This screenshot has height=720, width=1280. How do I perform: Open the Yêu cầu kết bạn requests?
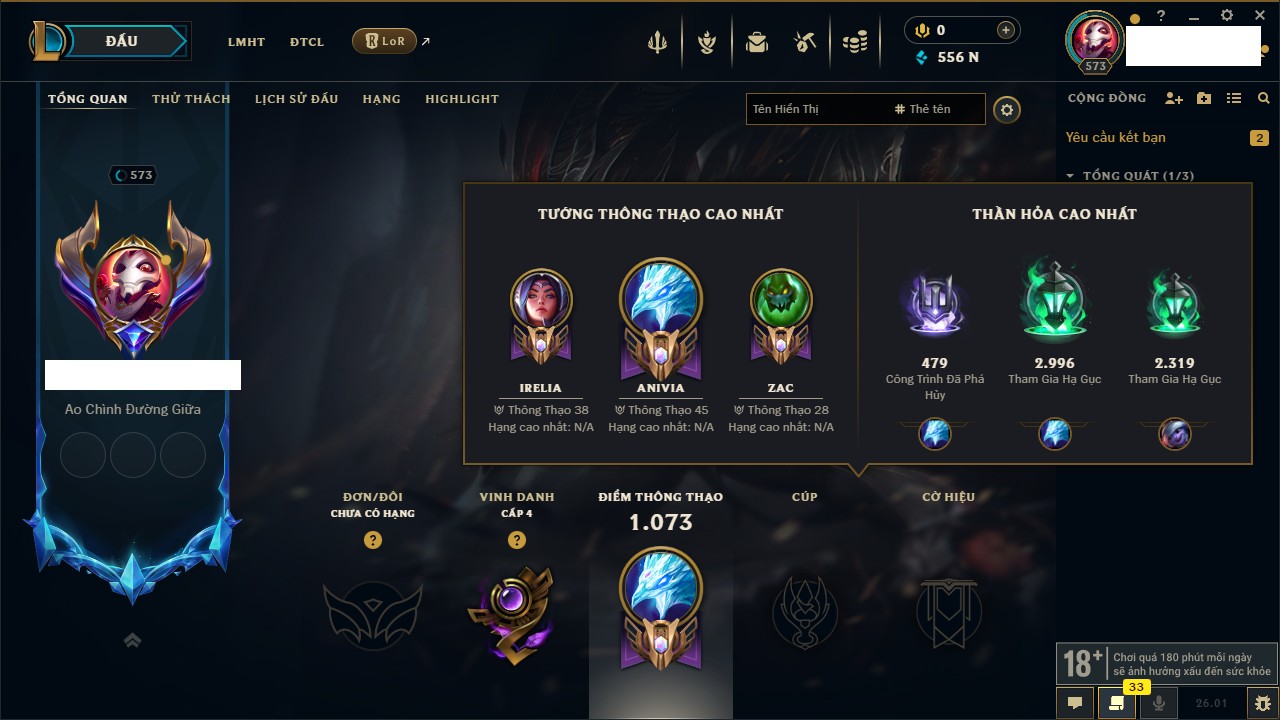pyautogui.click(x=1116, y=138)
